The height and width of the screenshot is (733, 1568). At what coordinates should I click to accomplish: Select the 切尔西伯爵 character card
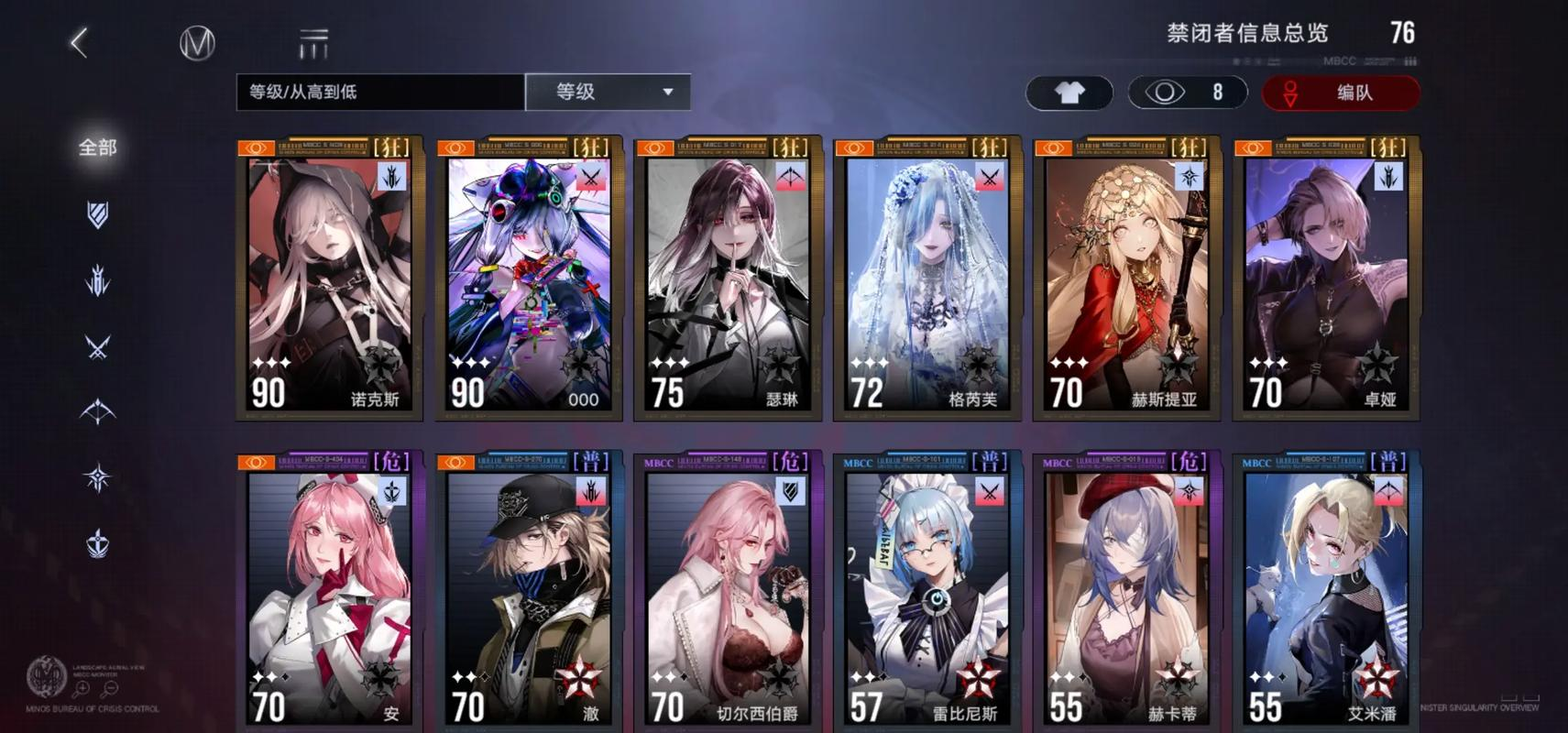(x=728, y=591)
